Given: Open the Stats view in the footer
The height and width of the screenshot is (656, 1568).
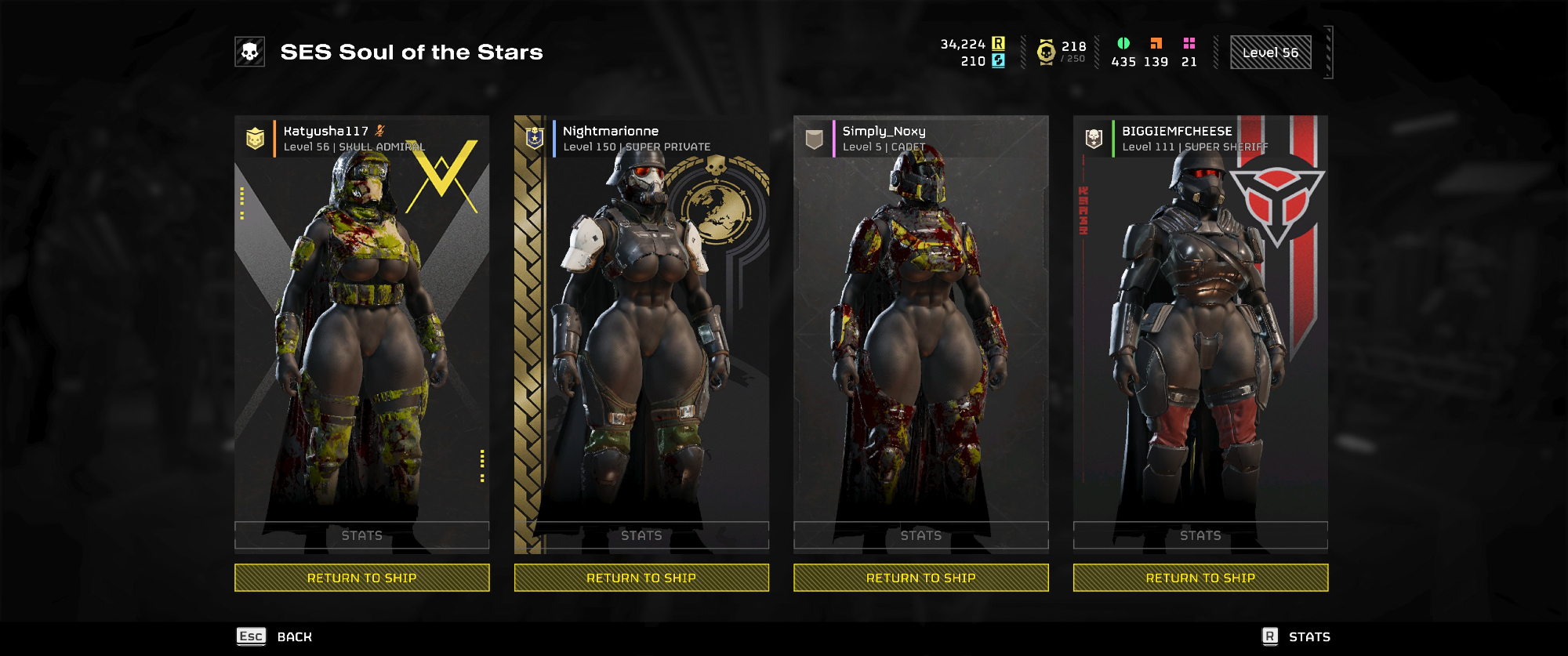Looking at the screenshot, I should point(1297,636).
